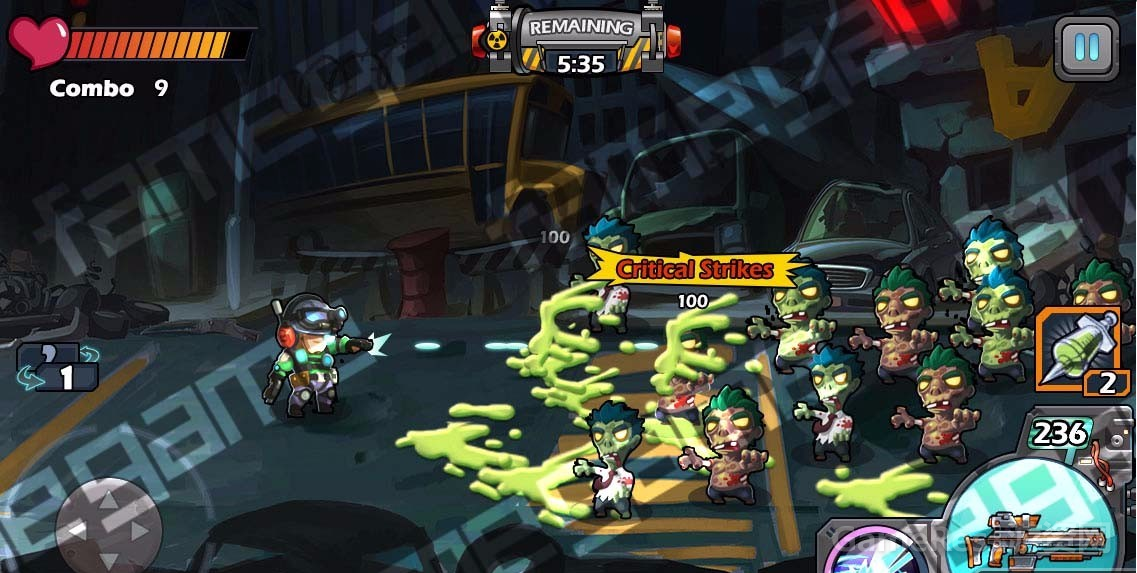Pause the game with the pause button

(1086, 47)
